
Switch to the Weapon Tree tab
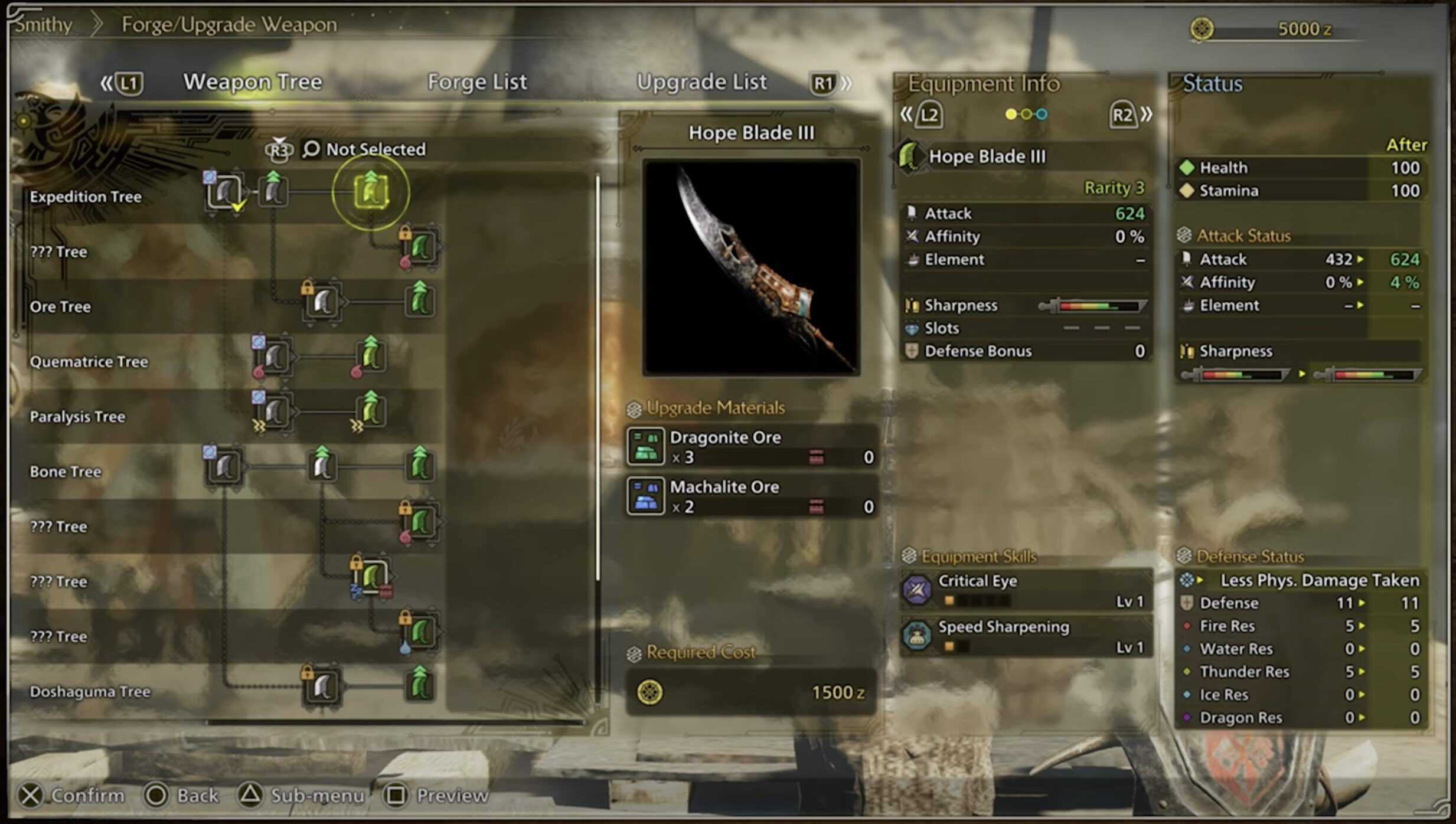(252, 81)
